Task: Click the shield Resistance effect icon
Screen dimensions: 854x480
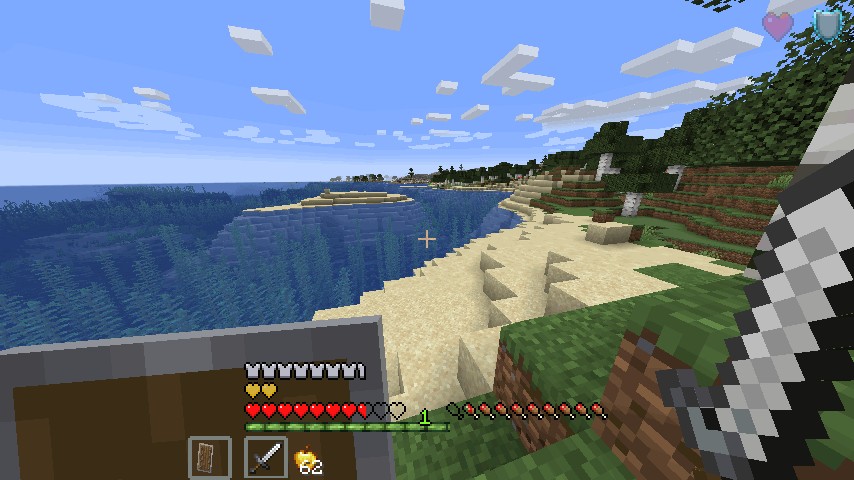Action: point(827,25)
